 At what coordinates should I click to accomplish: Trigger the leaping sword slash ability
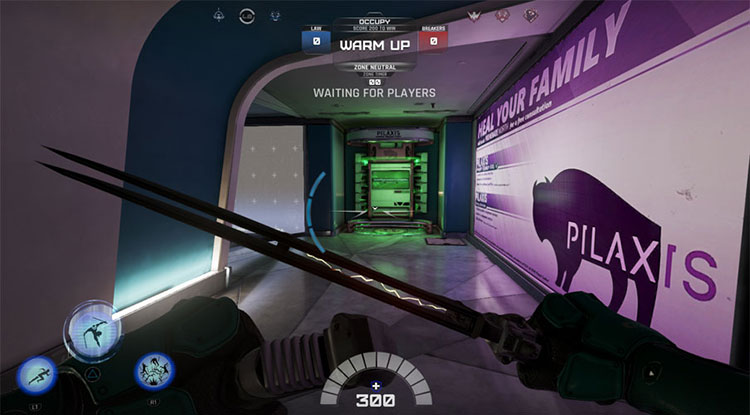point(93,333)
